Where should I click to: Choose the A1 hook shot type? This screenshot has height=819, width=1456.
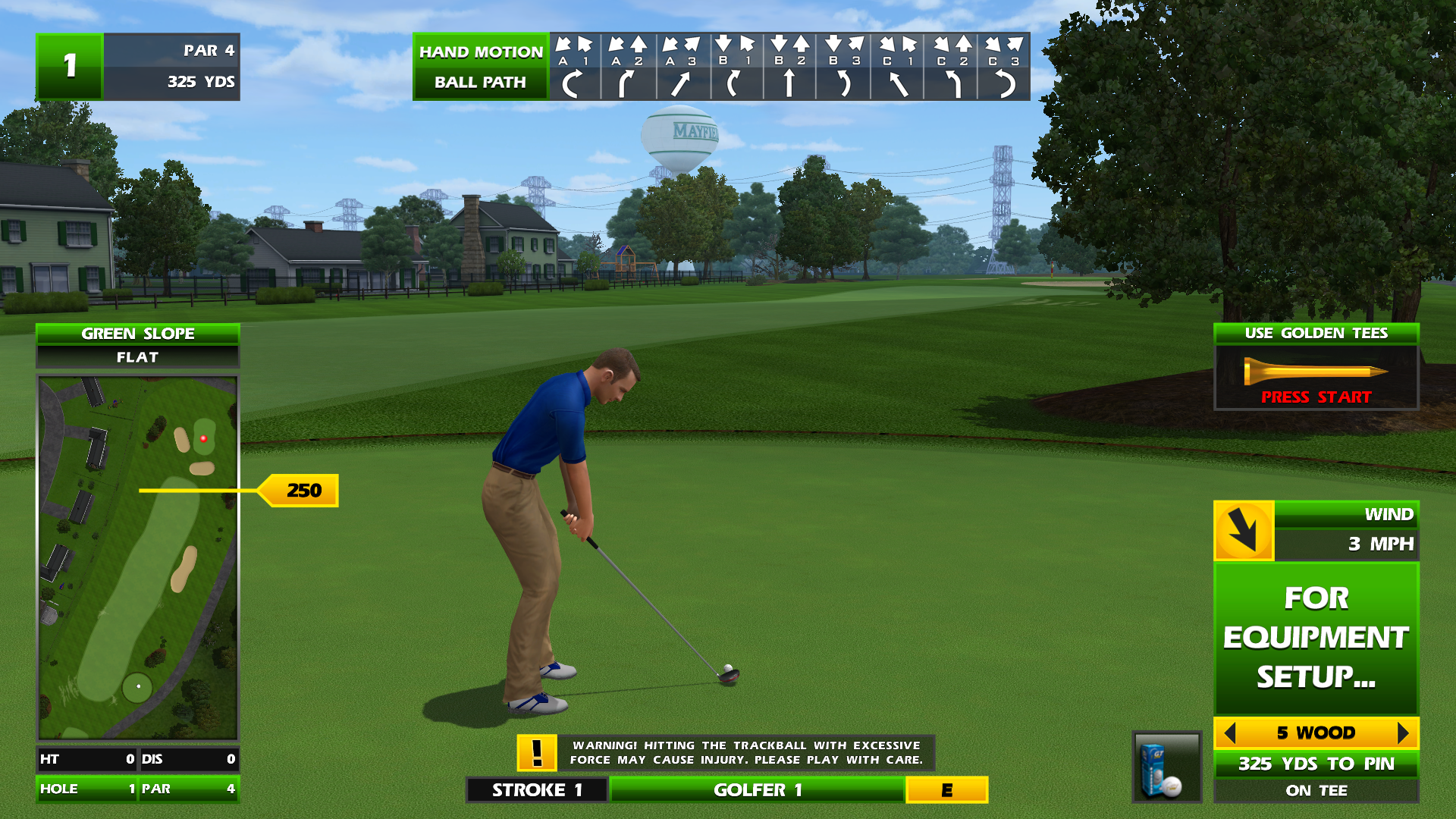574,67
